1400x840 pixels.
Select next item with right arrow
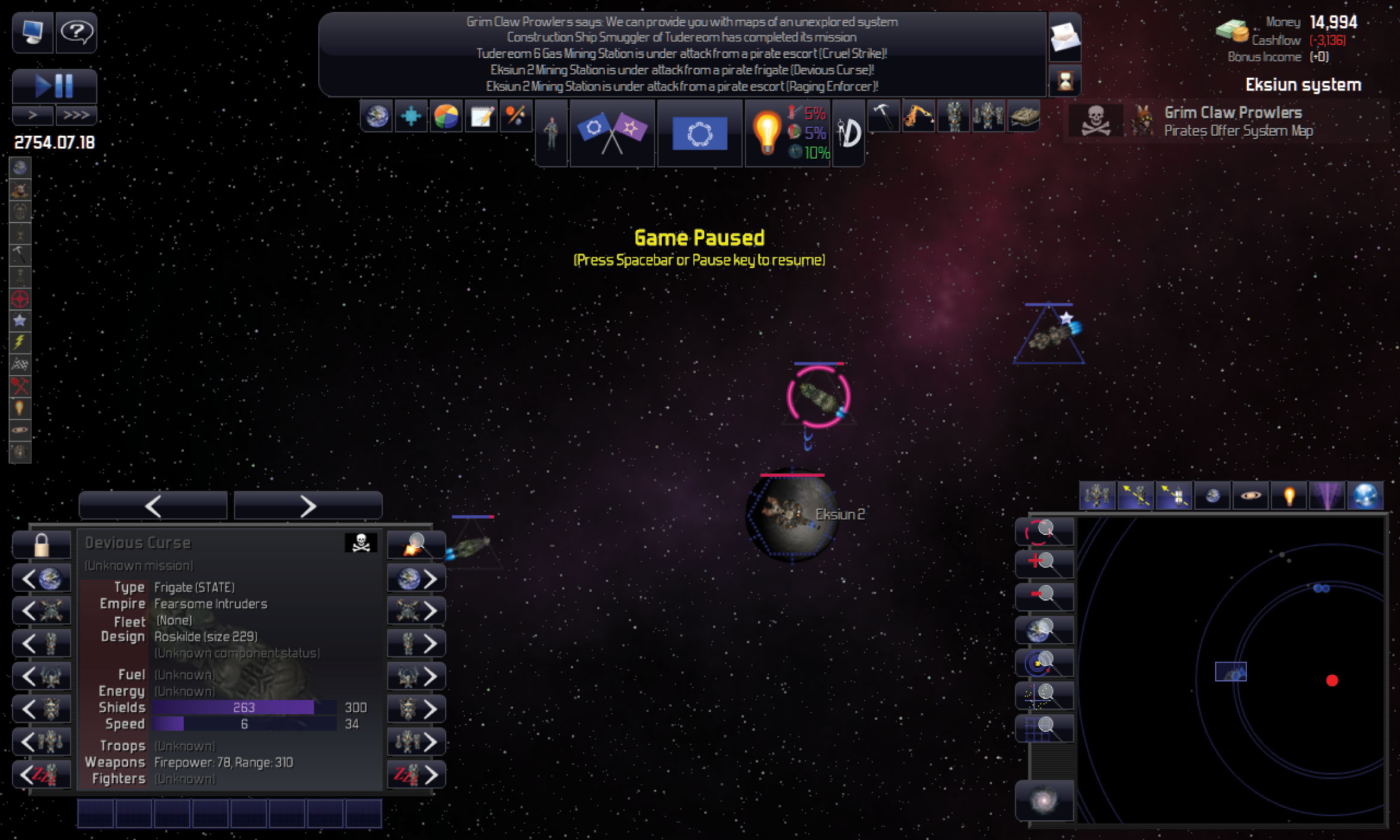coord(308,506)
